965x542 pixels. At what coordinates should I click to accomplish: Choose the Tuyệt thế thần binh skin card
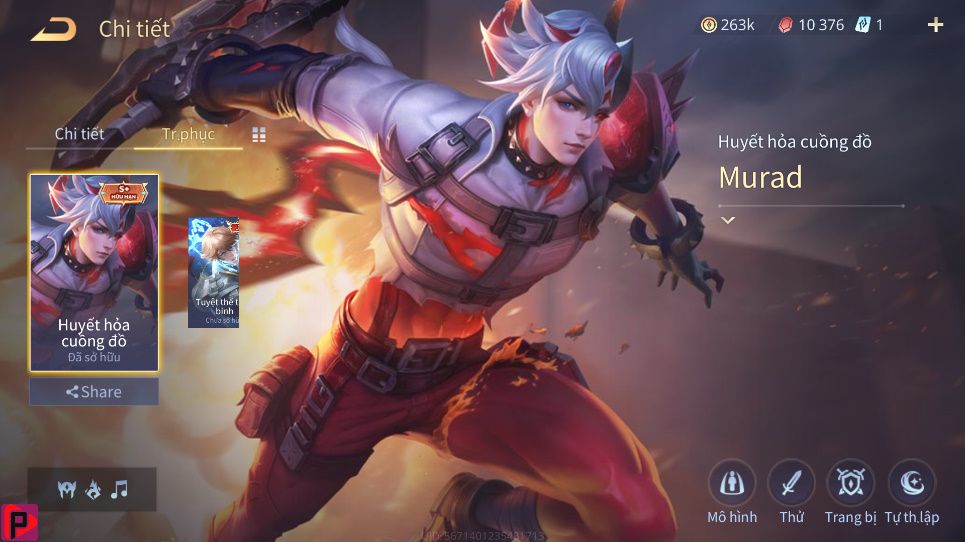[x=214, y=272]
